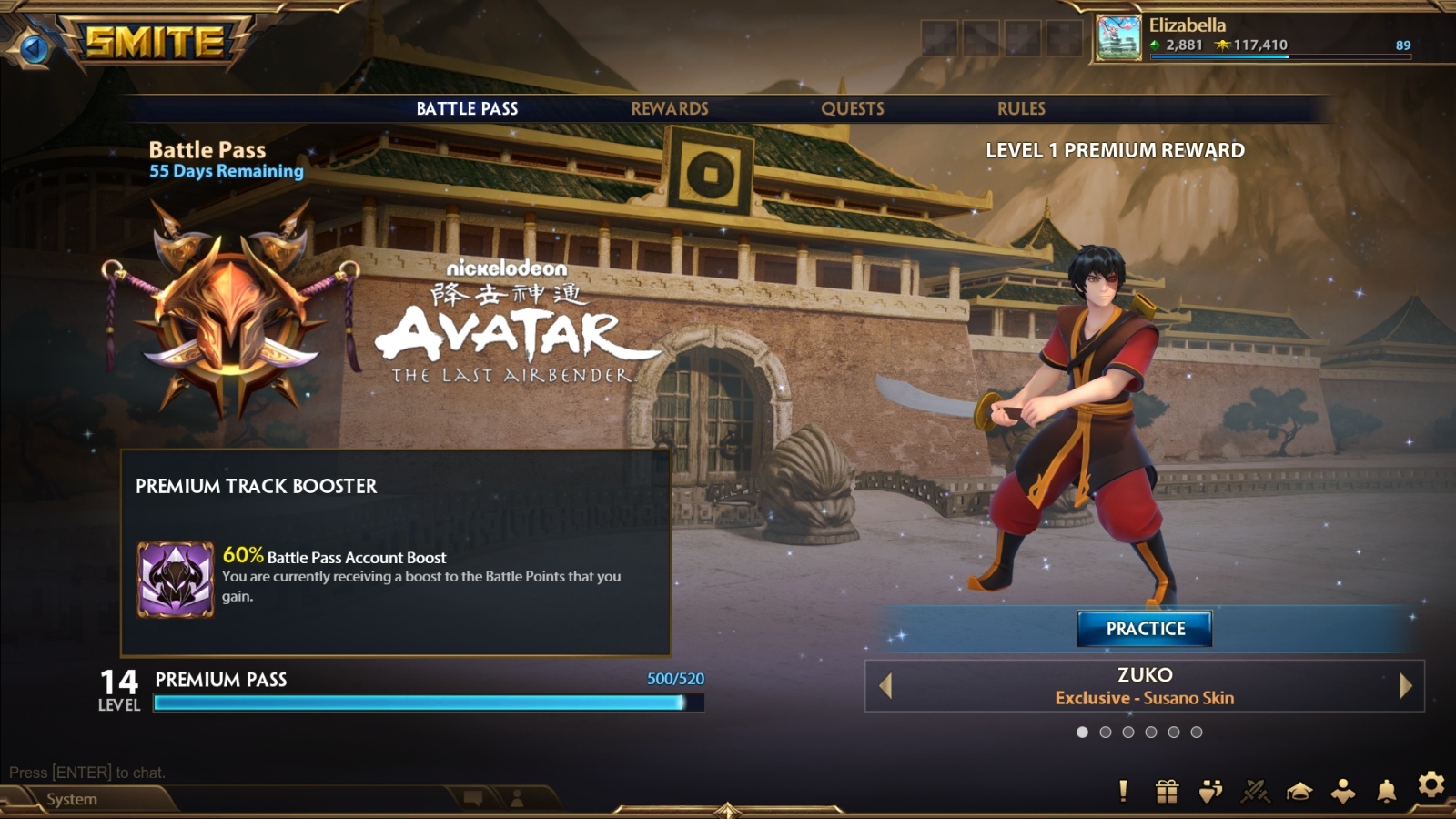Select the System chat tab
Image resolution: width=1456 pixels, height=819 pixels.
coord(72,799)
